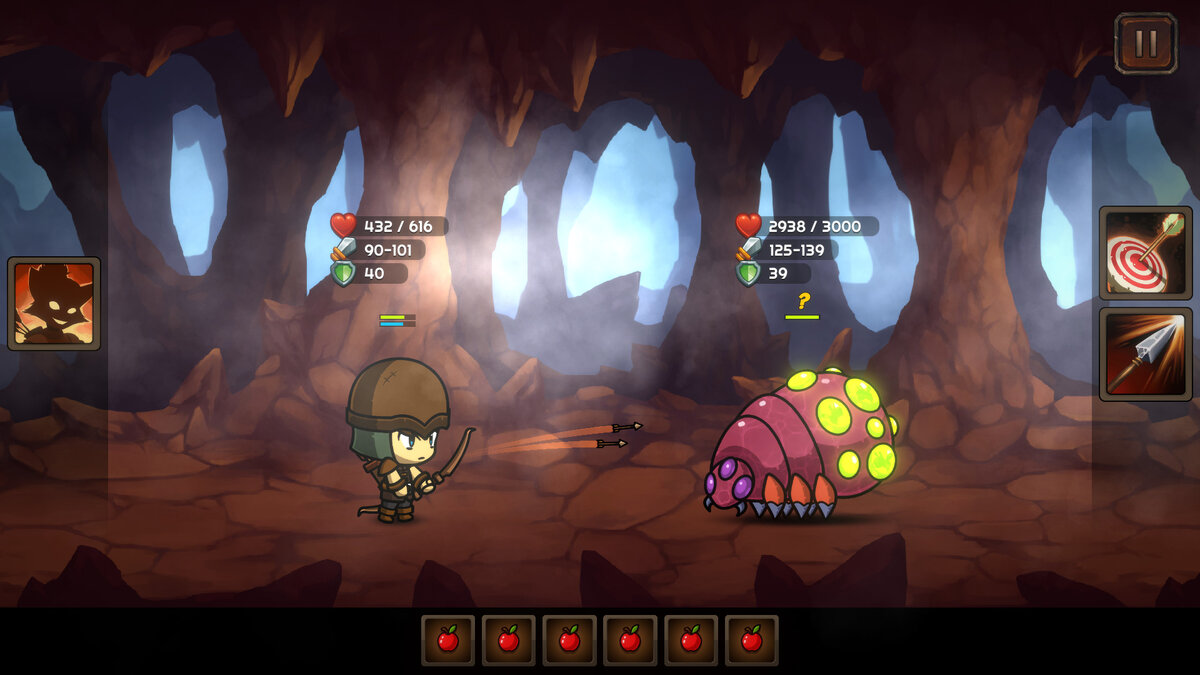This screenshot has width=1200, height=675.
Task: Activate the bullseye target shot skill
Action: [x=1145, y=253]
